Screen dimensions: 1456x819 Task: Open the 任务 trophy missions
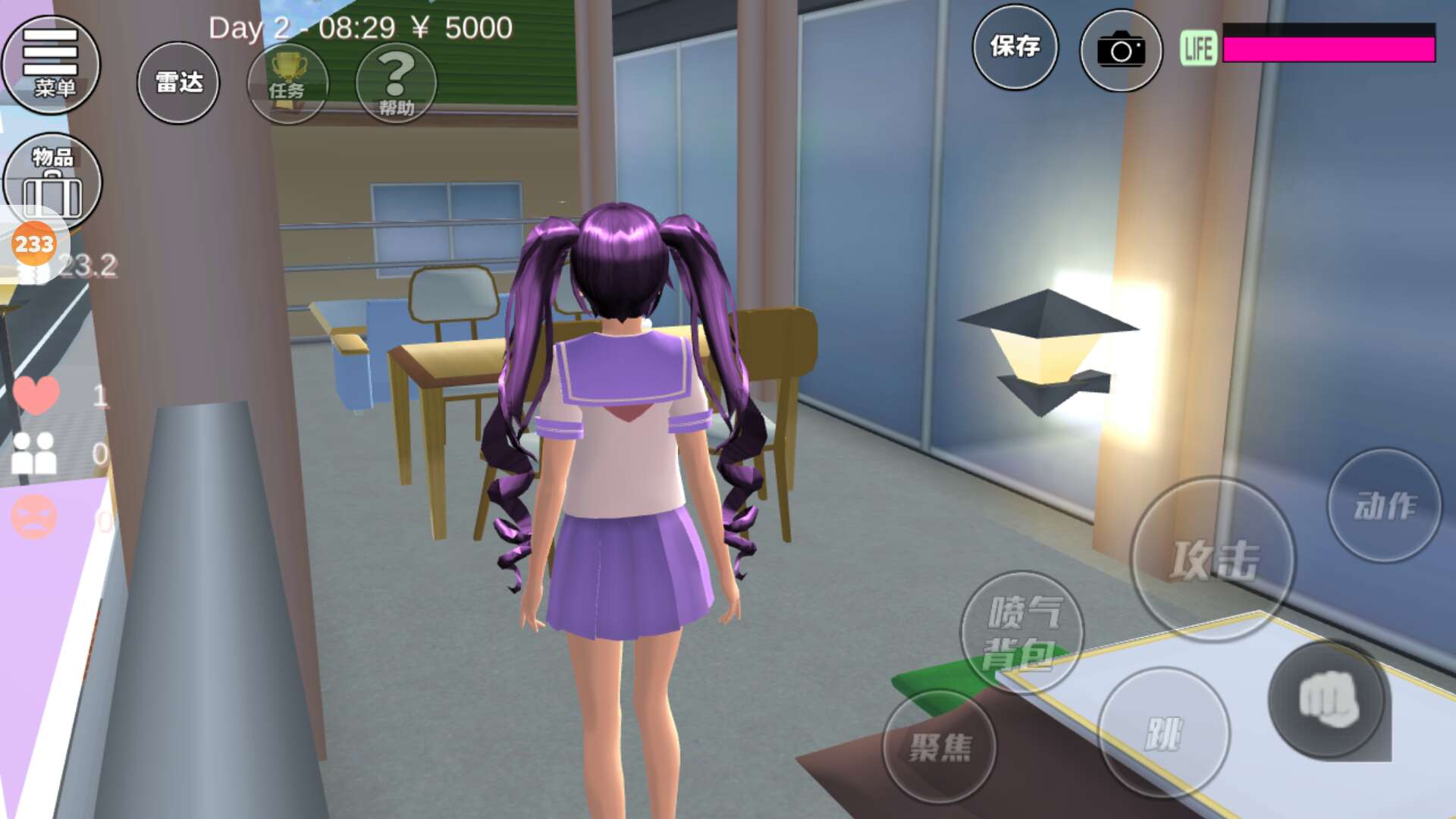tap(287, 83)
